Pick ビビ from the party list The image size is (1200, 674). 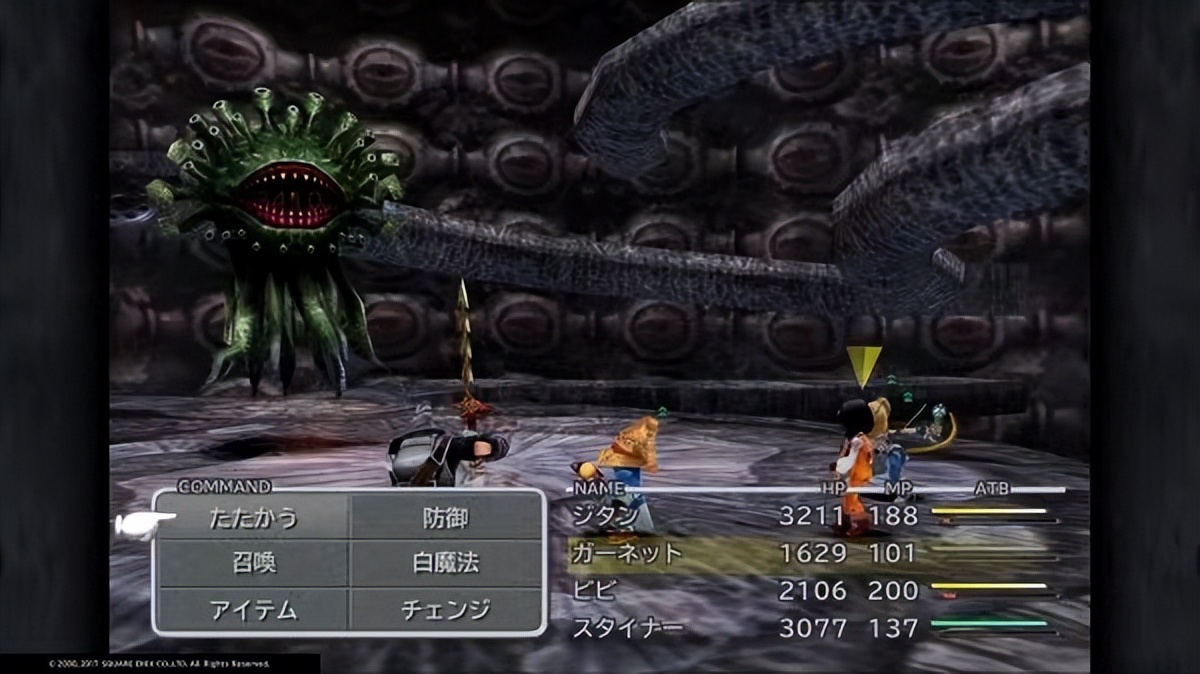[591, 590]
